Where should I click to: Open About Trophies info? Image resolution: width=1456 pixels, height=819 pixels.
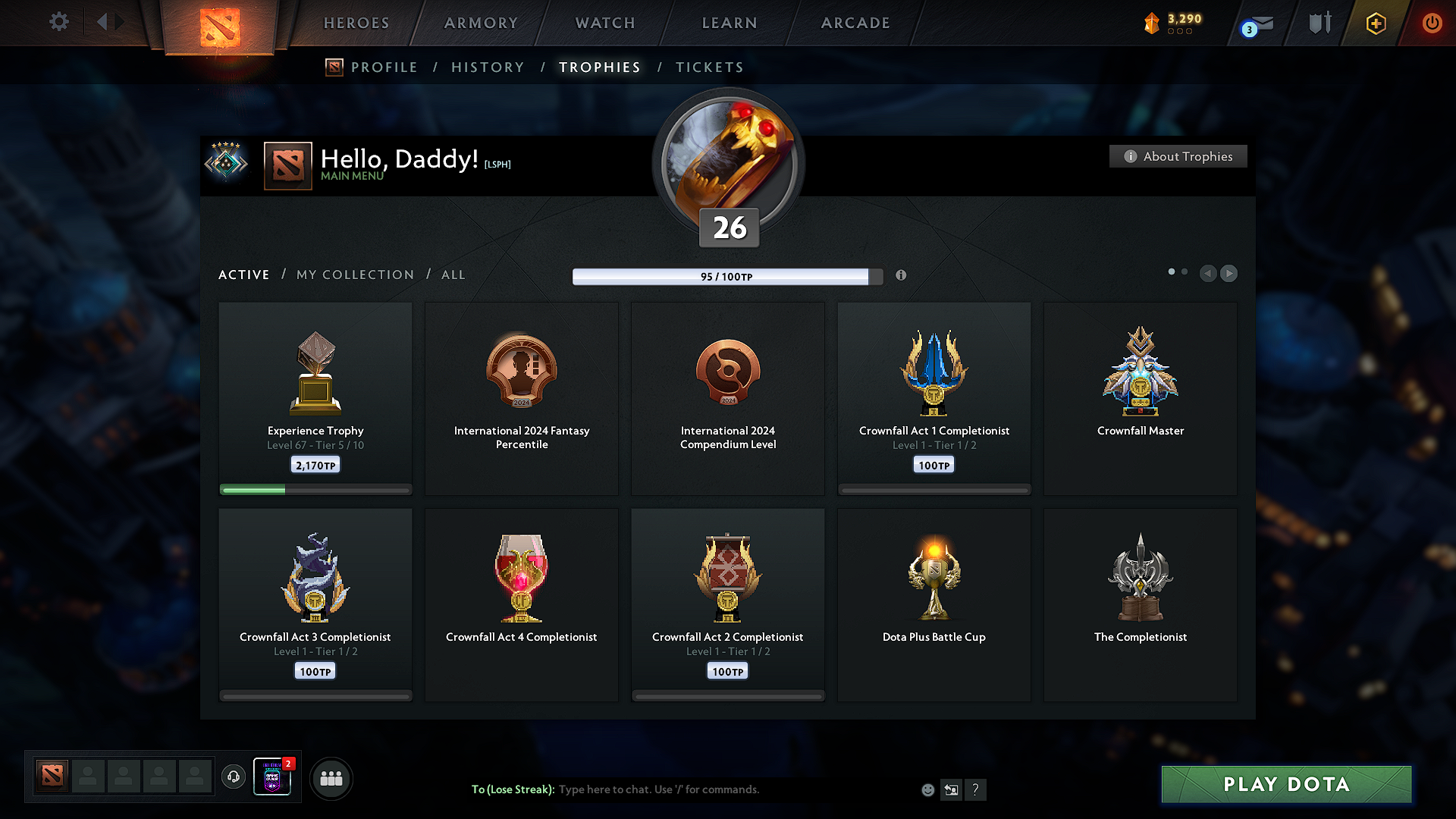click(x=1178, y=156)
